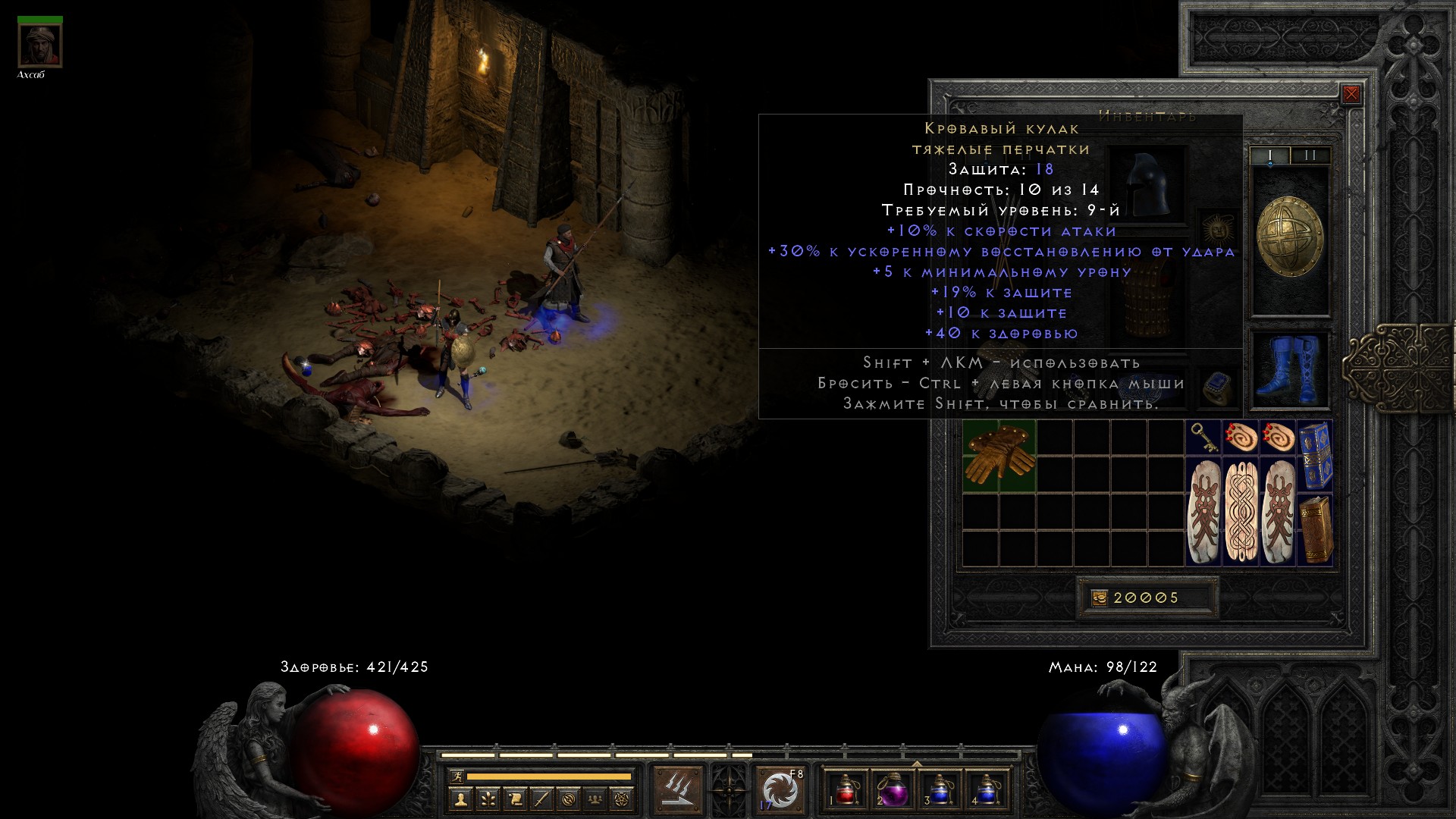Open the quest log scroll icon
1456x819 pixels.
[x=515, y=799]
